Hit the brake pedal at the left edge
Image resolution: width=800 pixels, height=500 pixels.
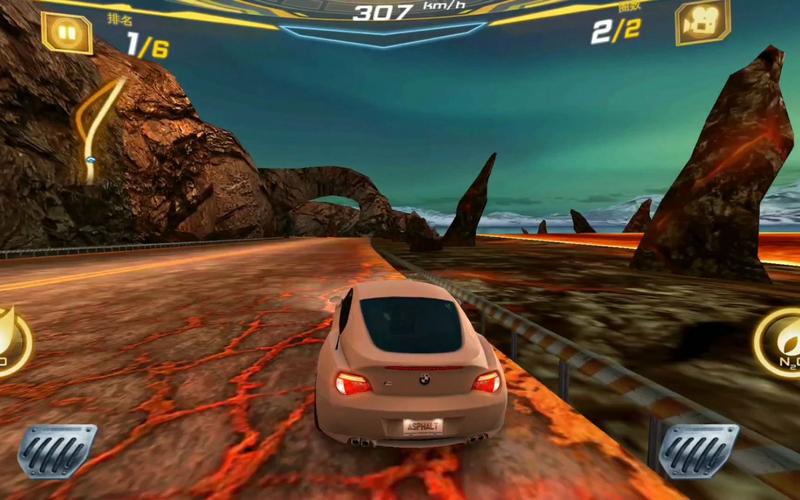coord(58,451)
